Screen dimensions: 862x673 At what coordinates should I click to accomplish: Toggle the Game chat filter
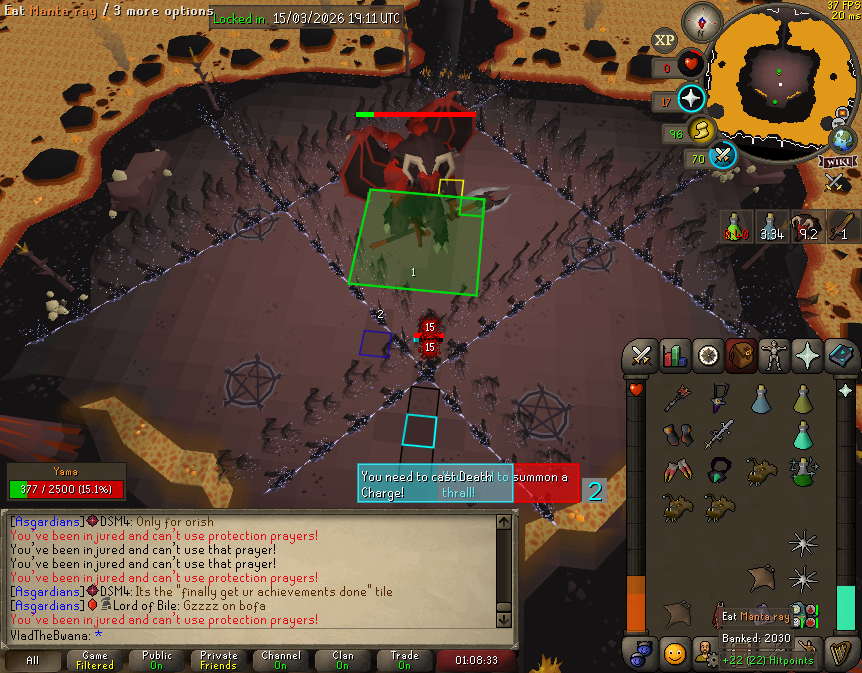click(x=95, y=661)
